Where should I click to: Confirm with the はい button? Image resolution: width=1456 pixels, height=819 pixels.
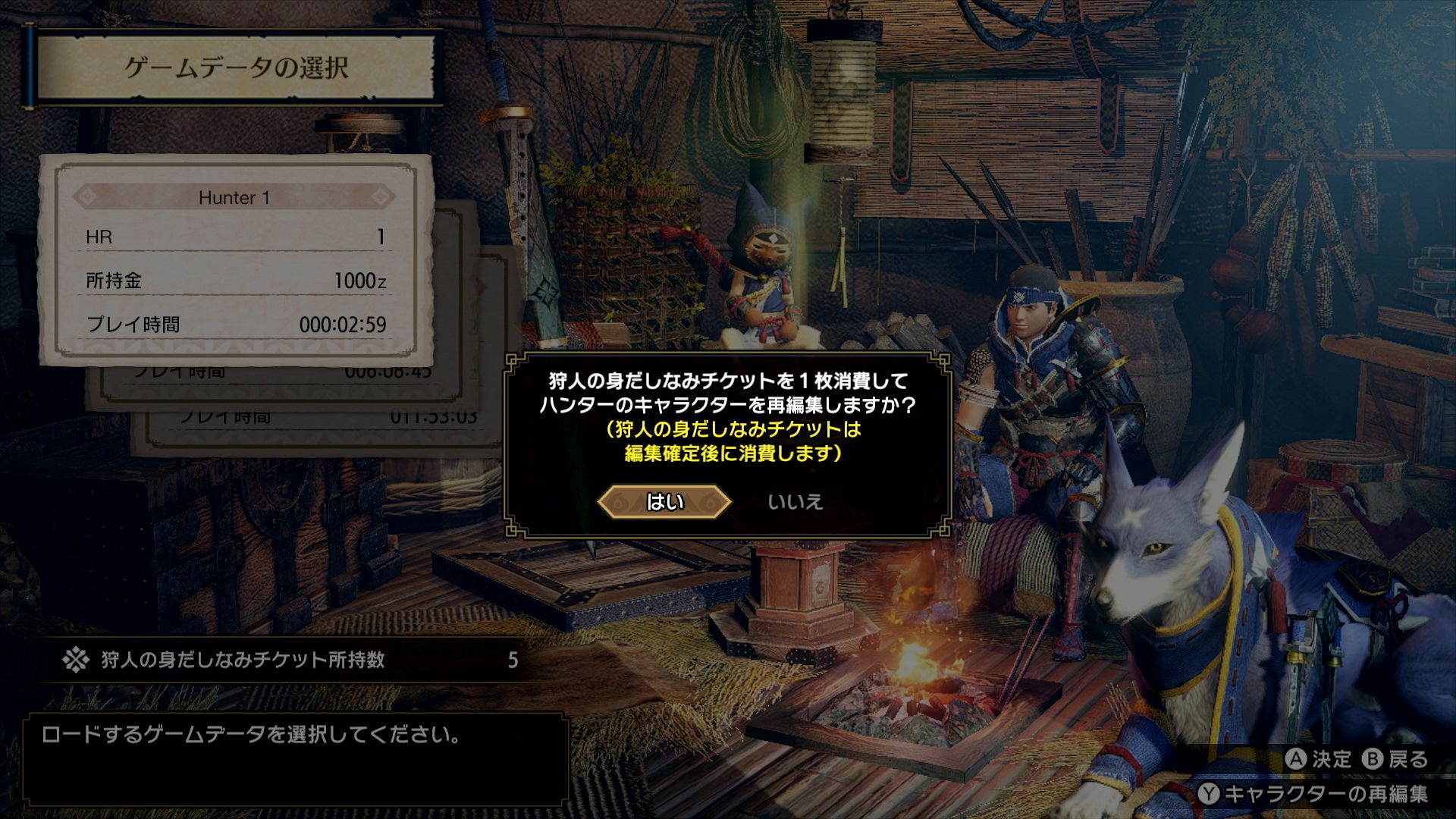(x=664, y=502)
